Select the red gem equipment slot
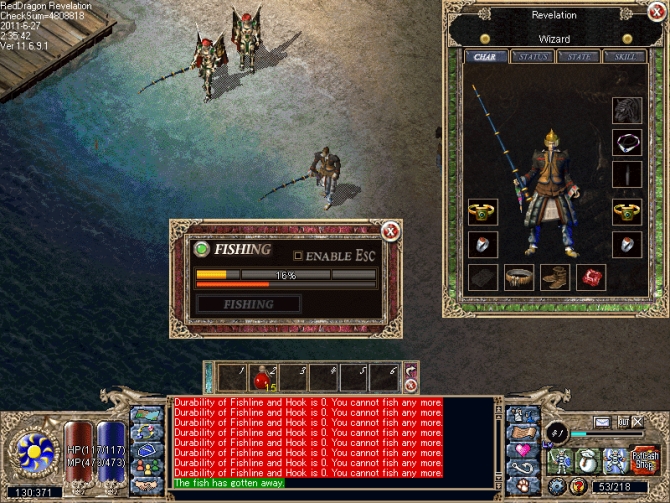Image resolution: width=670 pixels, height=503 pixels. point(590,277)
